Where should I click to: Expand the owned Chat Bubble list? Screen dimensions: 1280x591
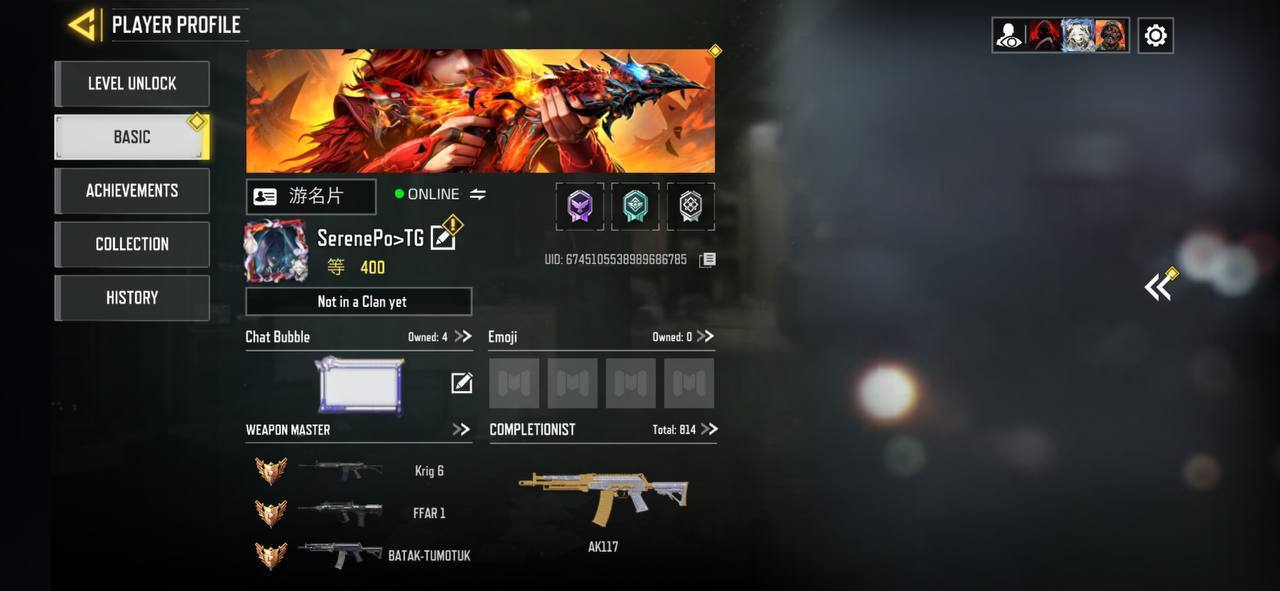(462, 337)
